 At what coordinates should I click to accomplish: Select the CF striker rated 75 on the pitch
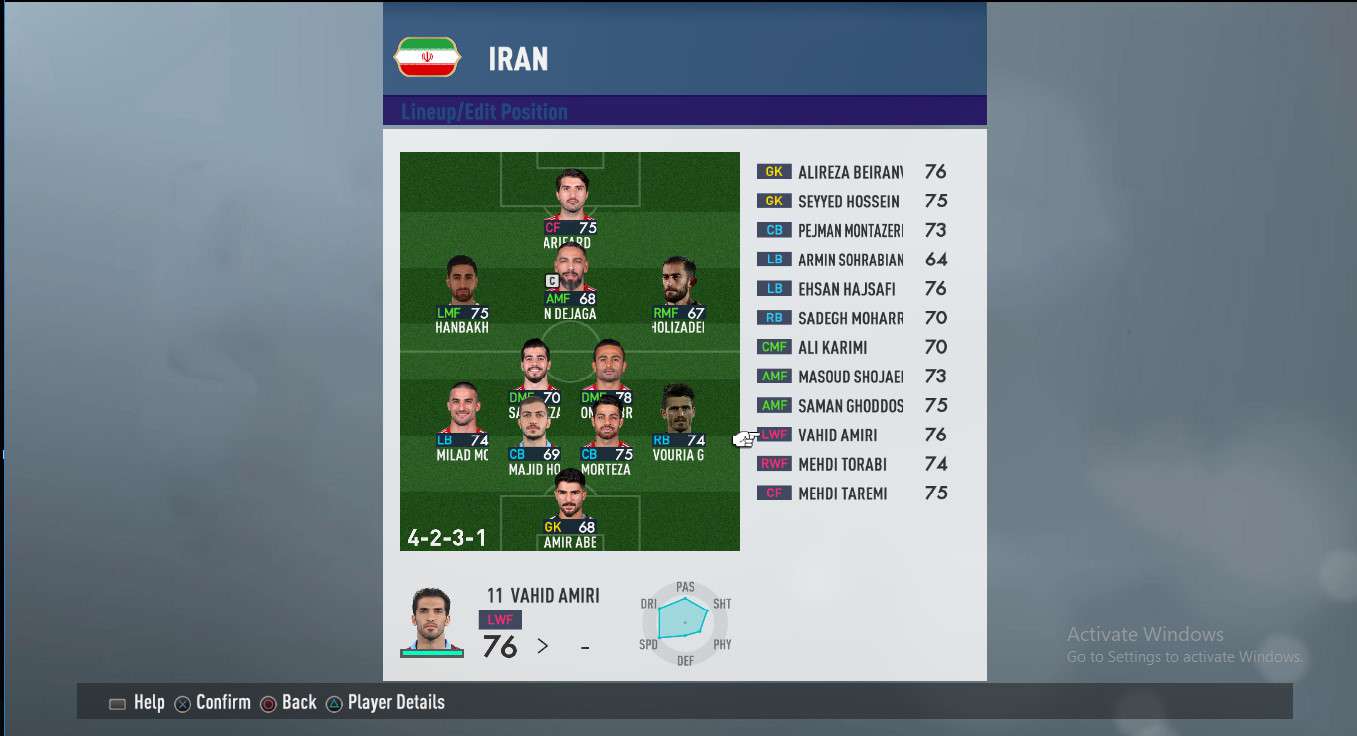(x=570, y=198)
